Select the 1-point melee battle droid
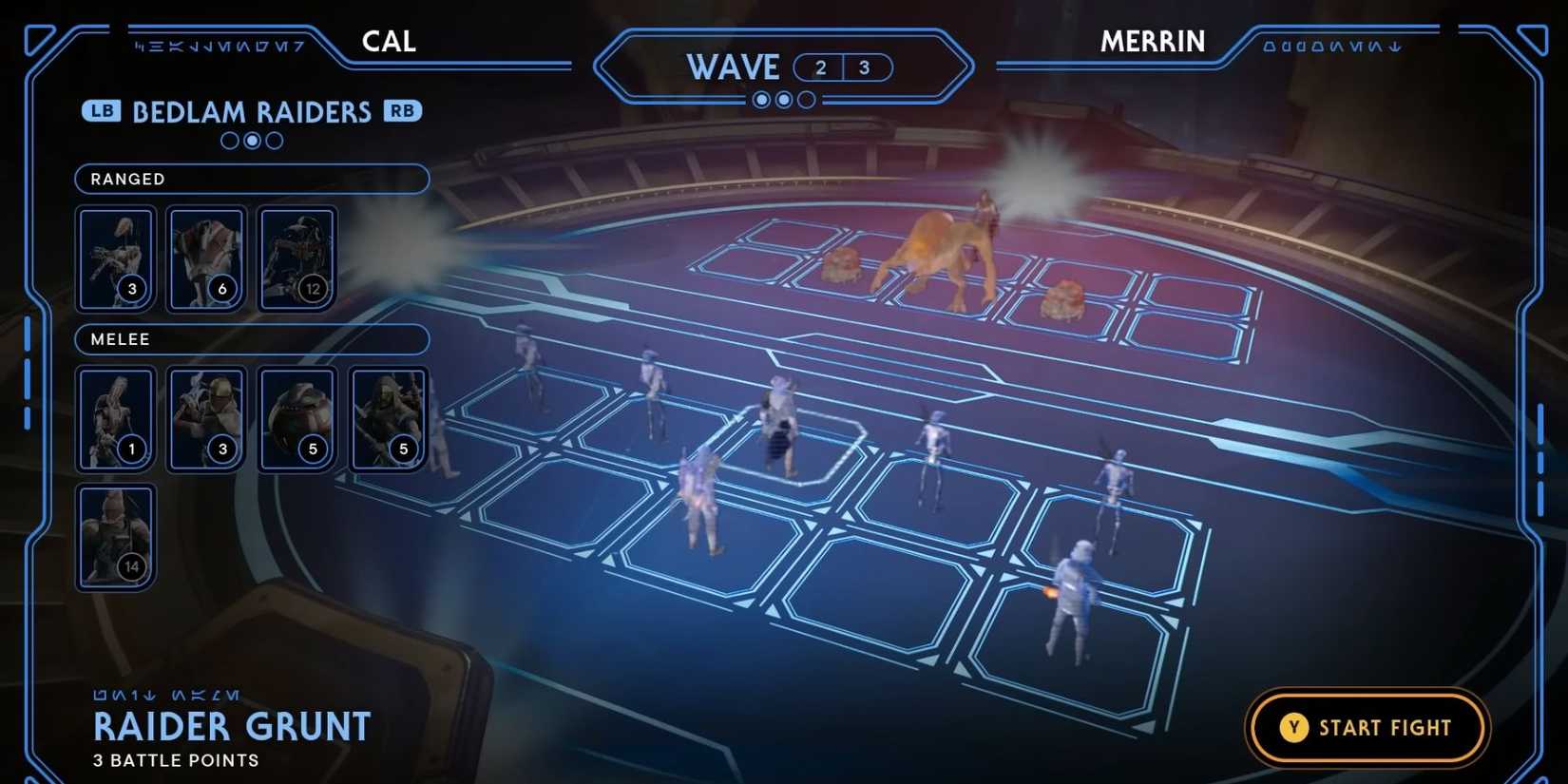The width and height of the screenshot is (1568, 784). (x=114, y=418)
